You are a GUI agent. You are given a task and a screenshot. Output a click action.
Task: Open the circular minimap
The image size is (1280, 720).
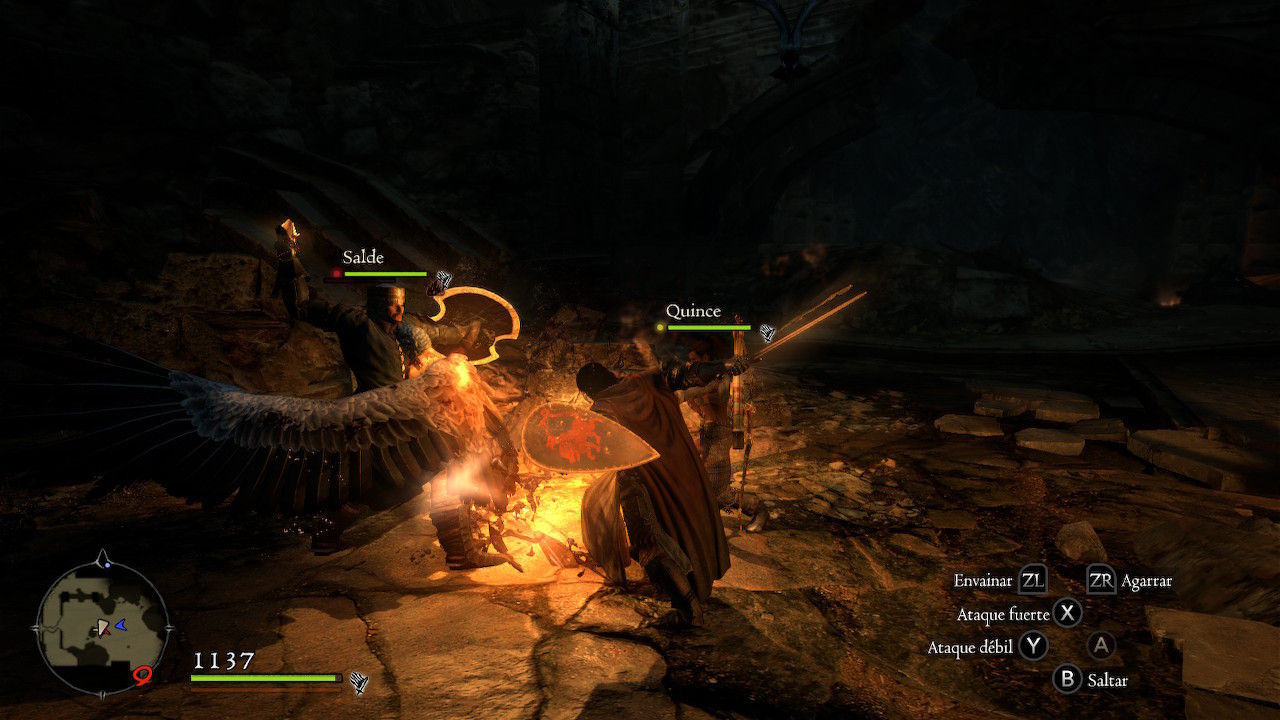(x=102, y=626)
